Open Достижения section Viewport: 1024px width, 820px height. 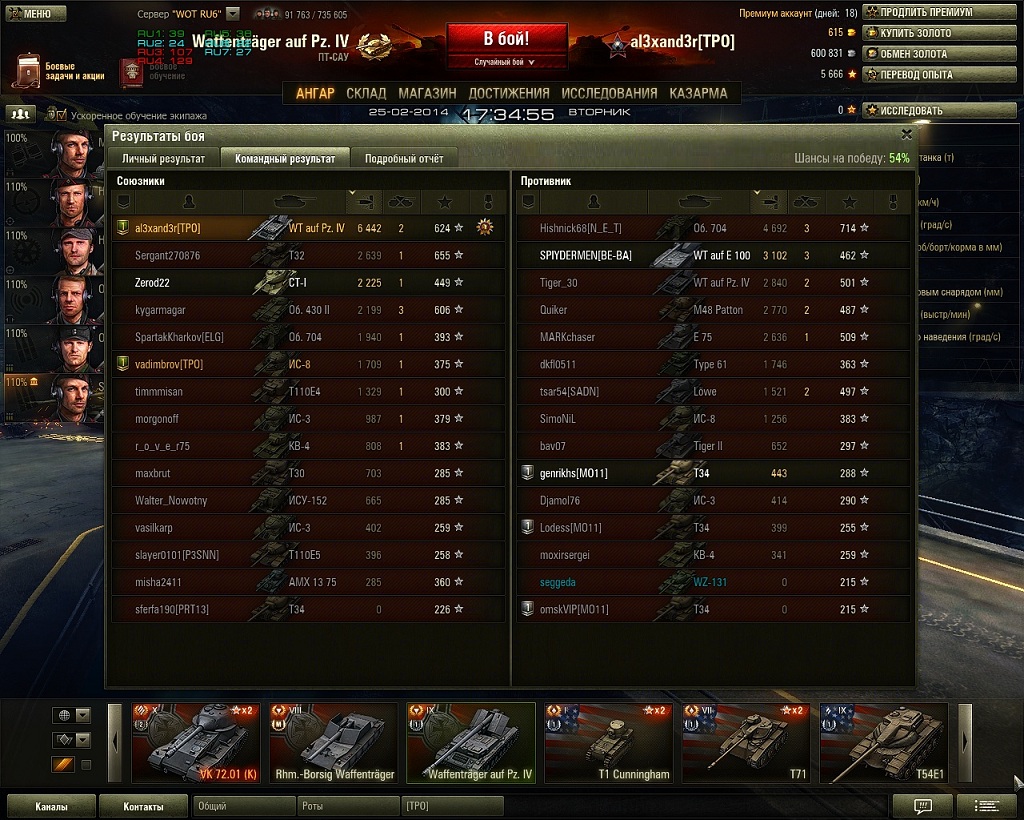click(x=509, y=93)
